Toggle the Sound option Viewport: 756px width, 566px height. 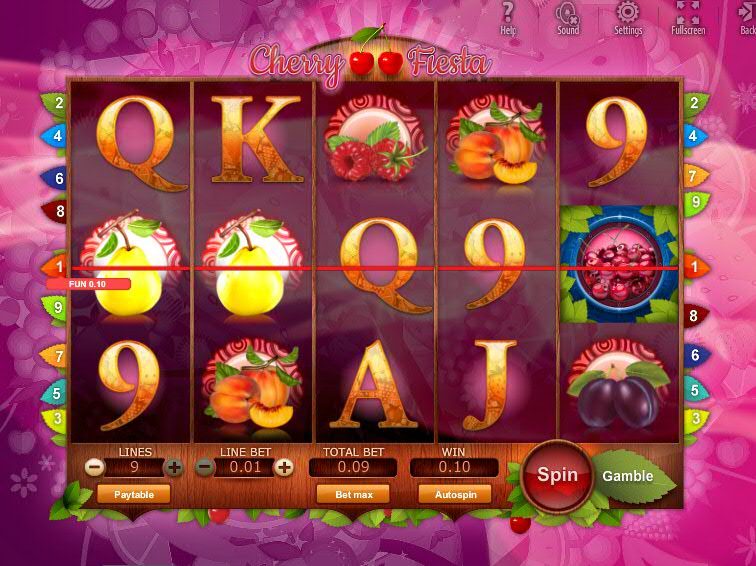tap(568, 16)
